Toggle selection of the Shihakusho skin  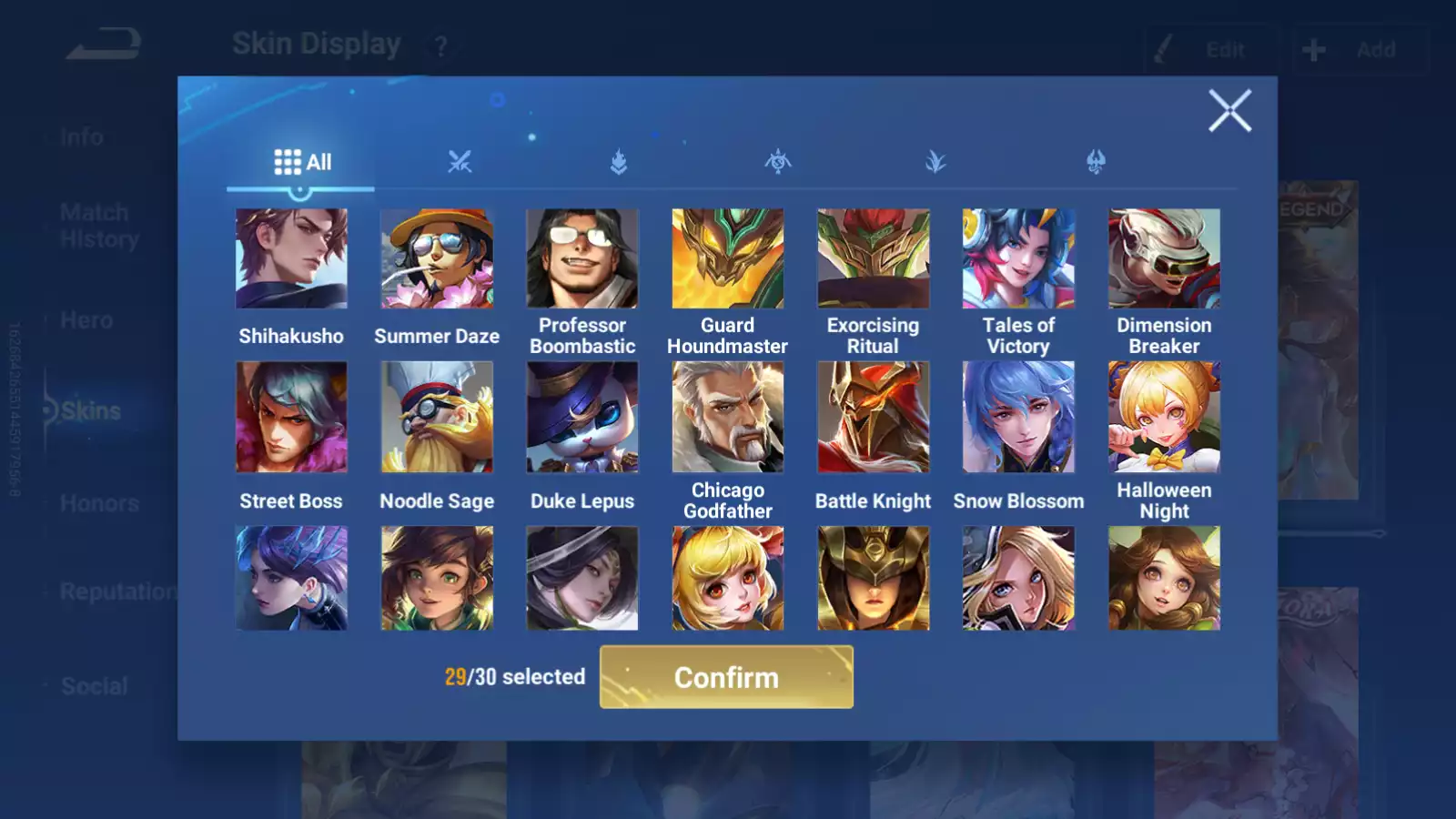(290, 258)
